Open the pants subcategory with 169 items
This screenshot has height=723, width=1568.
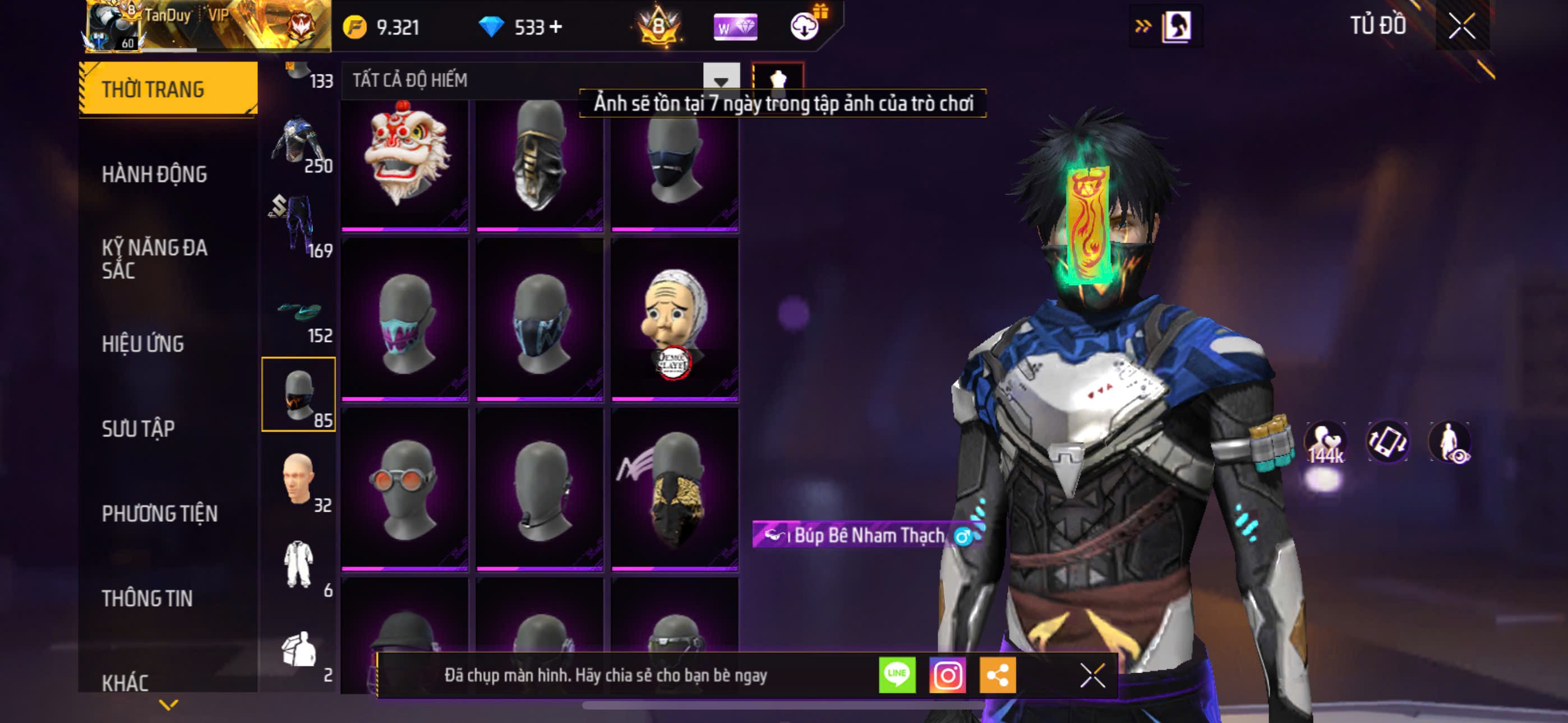[x=298, y=225]
